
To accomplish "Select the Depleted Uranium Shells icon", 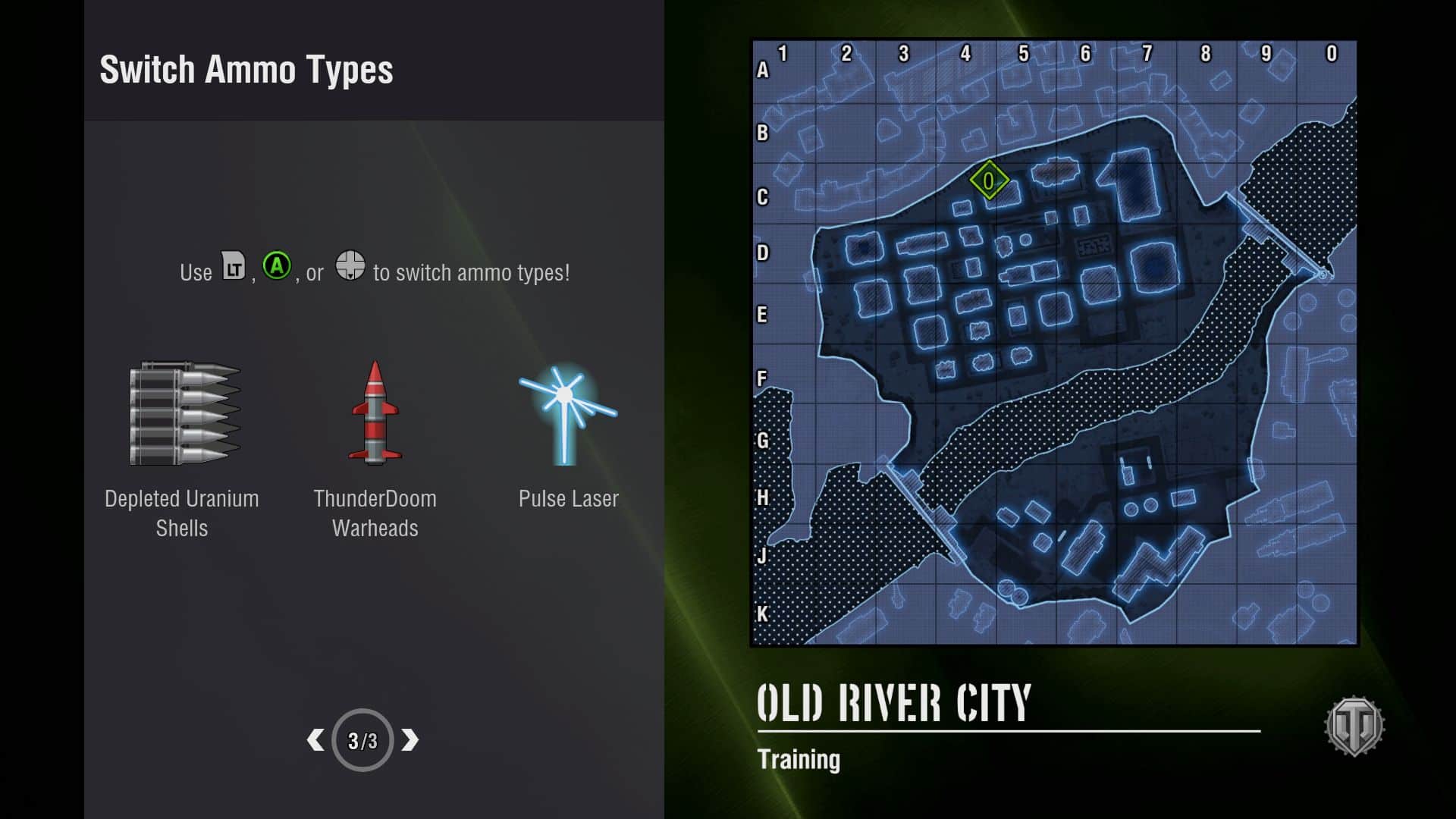I will (x=185, y=413).
